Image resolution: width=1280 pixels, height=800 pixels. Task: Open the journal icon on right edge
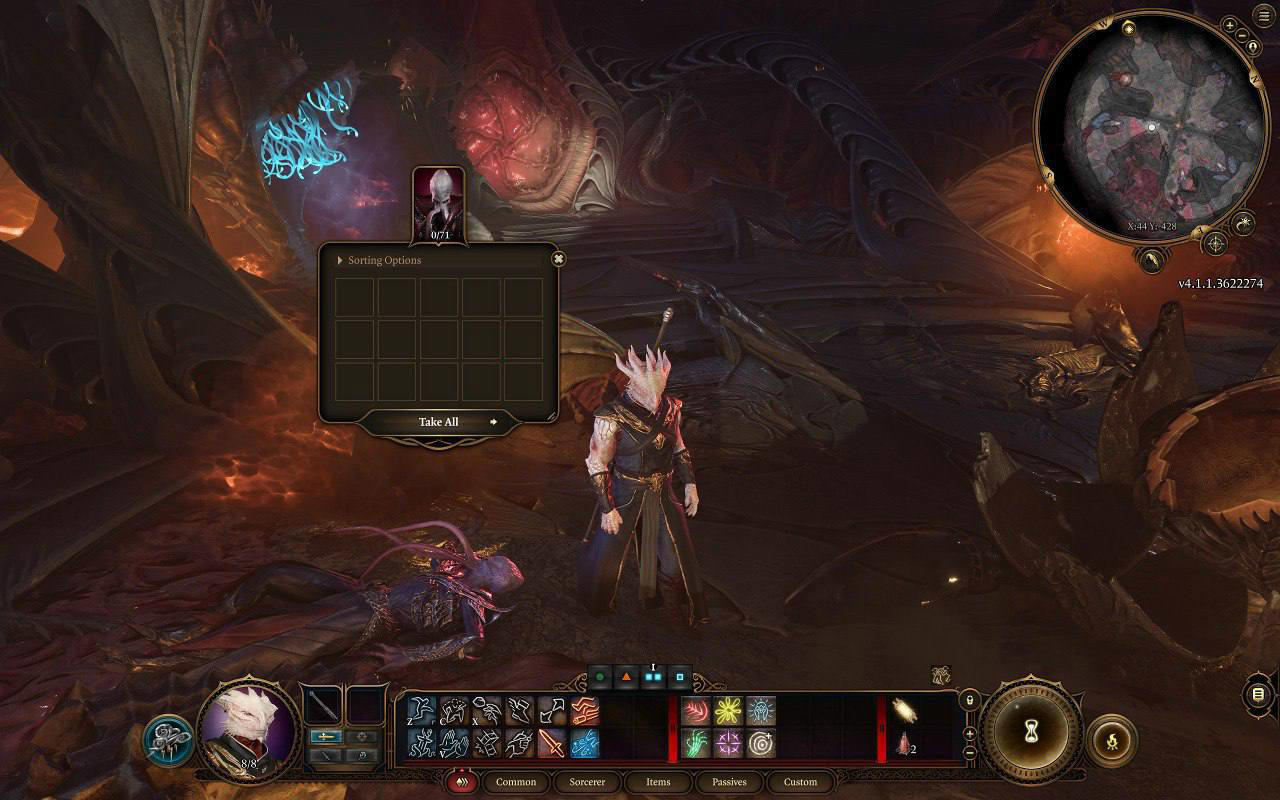(1259, 694)
